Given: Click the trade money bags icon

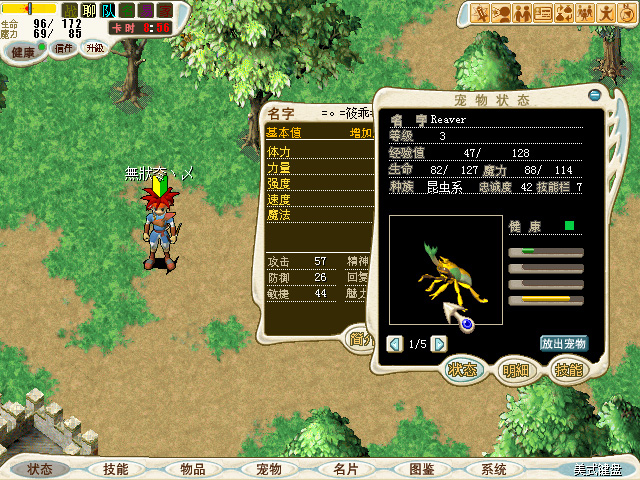Looking at the screenshot, I should click(565, 13).
